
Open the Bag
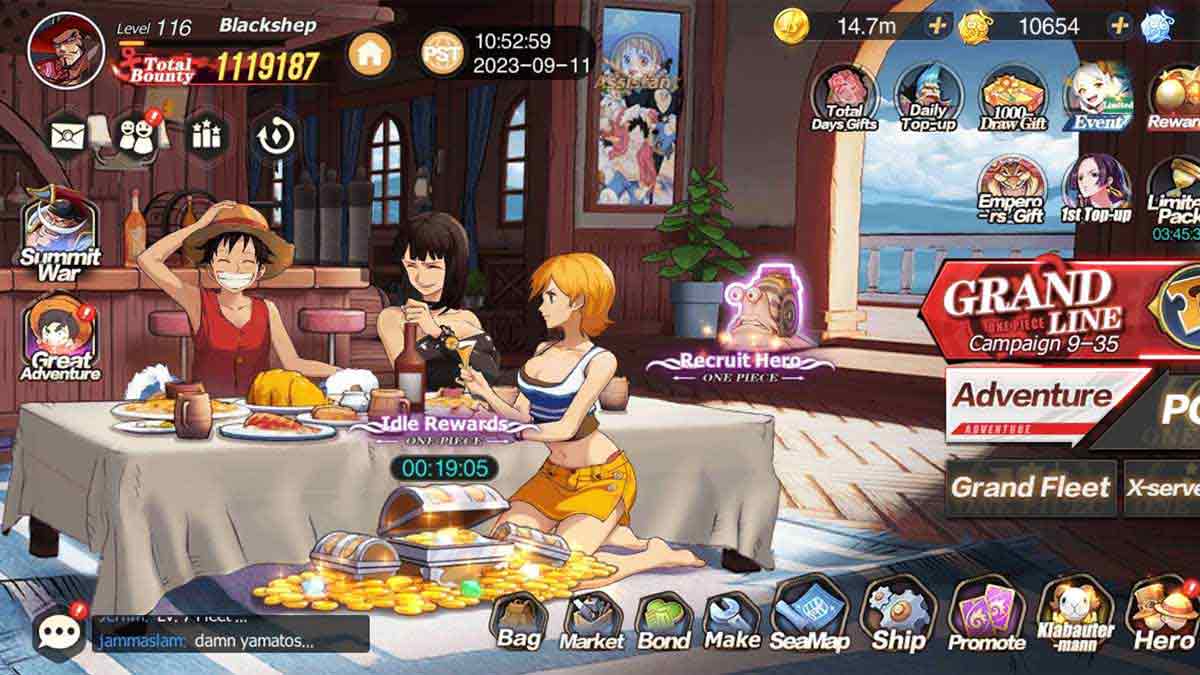519,622
